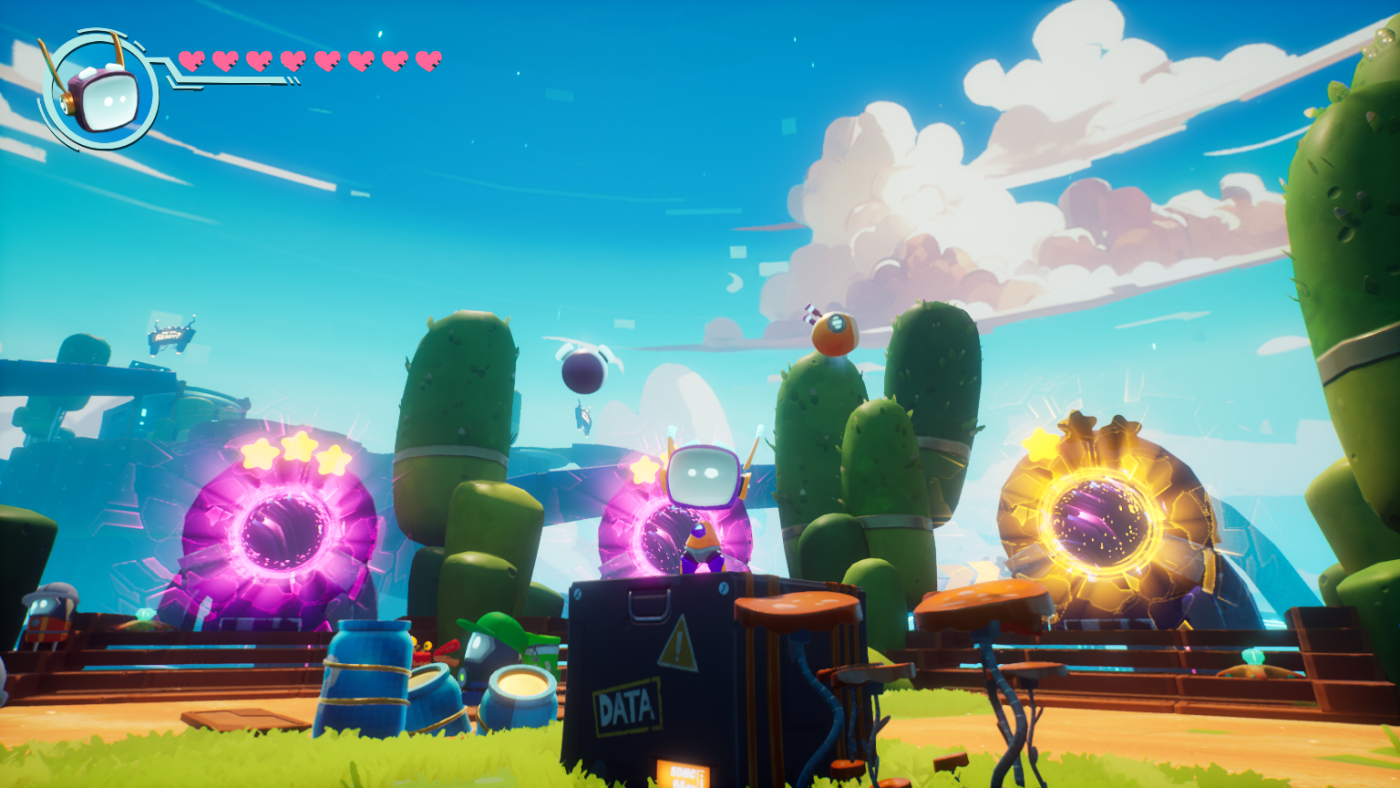Click the SDHC 64GB sticker
Image resolution: width=1400 pixels, height=788 pixels.
pos(685,775)
